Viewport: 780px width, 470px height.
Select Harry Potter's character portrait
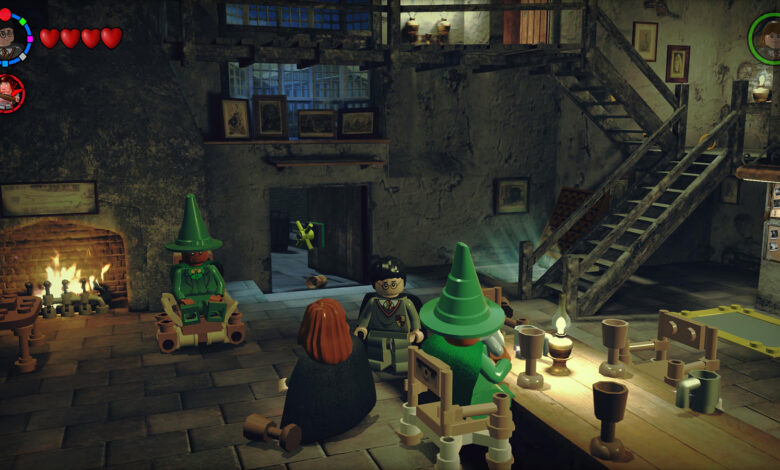click(x=12, y=38)
